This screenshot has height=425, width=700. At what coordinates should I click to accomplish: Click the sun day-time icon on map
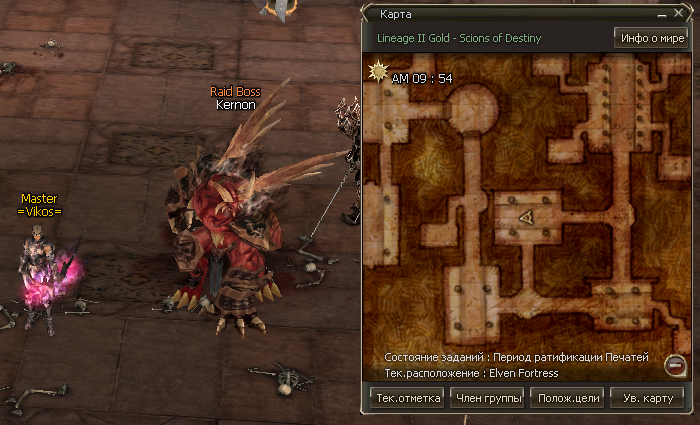(379, 73)
